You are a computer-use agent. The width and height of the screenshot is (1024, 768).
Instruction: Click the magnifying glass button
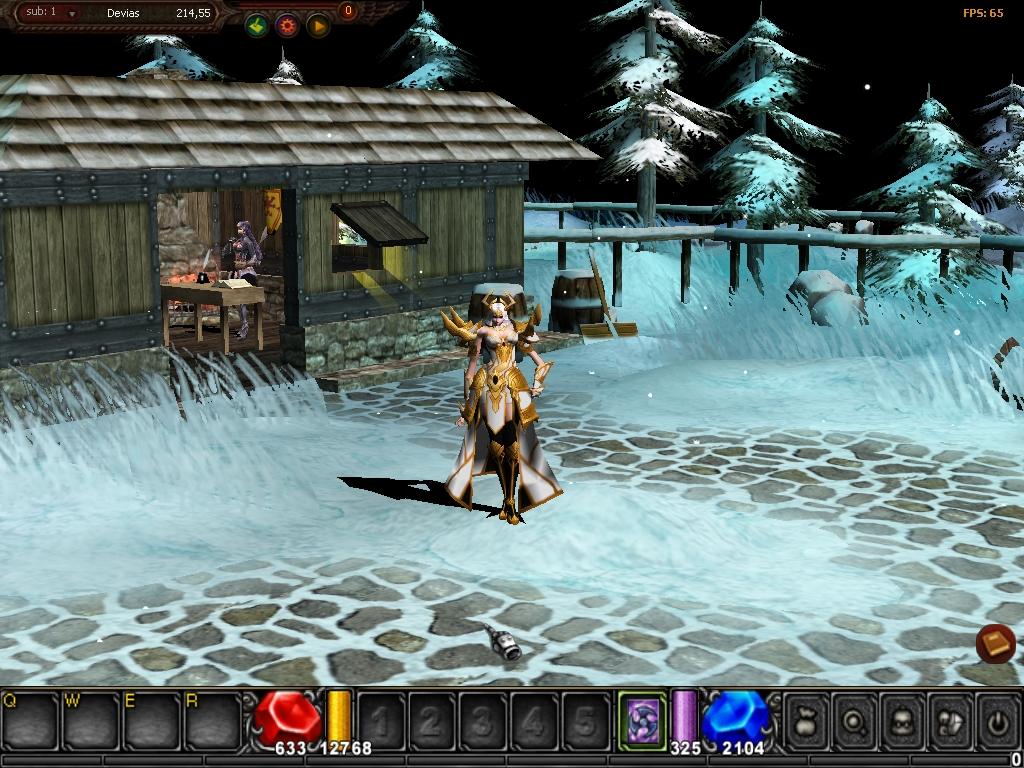coord(855,719)
